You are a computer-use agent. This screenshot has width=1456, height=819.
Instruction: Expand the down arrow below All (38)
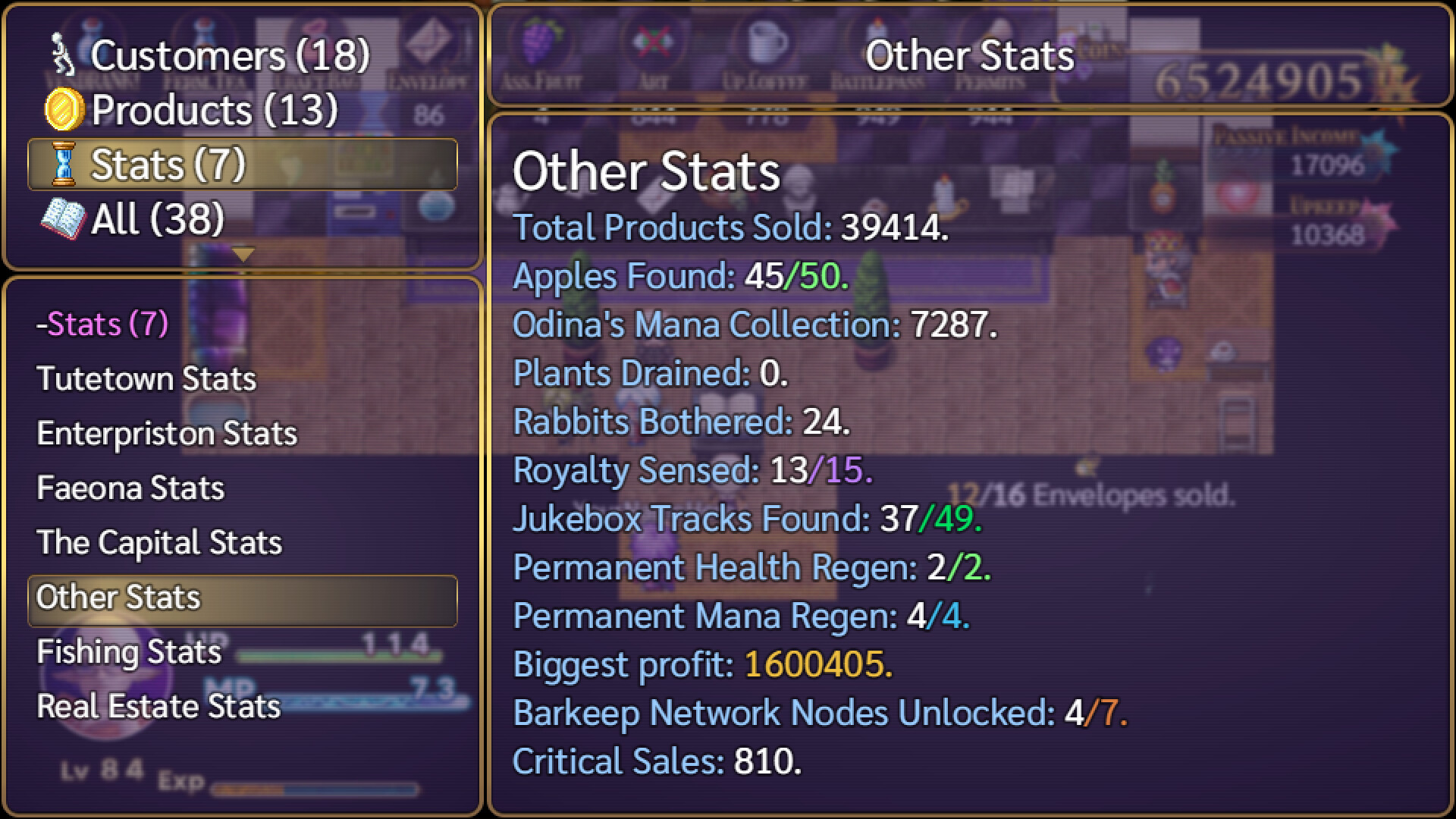pyautogui.click(x=243, y=255)
